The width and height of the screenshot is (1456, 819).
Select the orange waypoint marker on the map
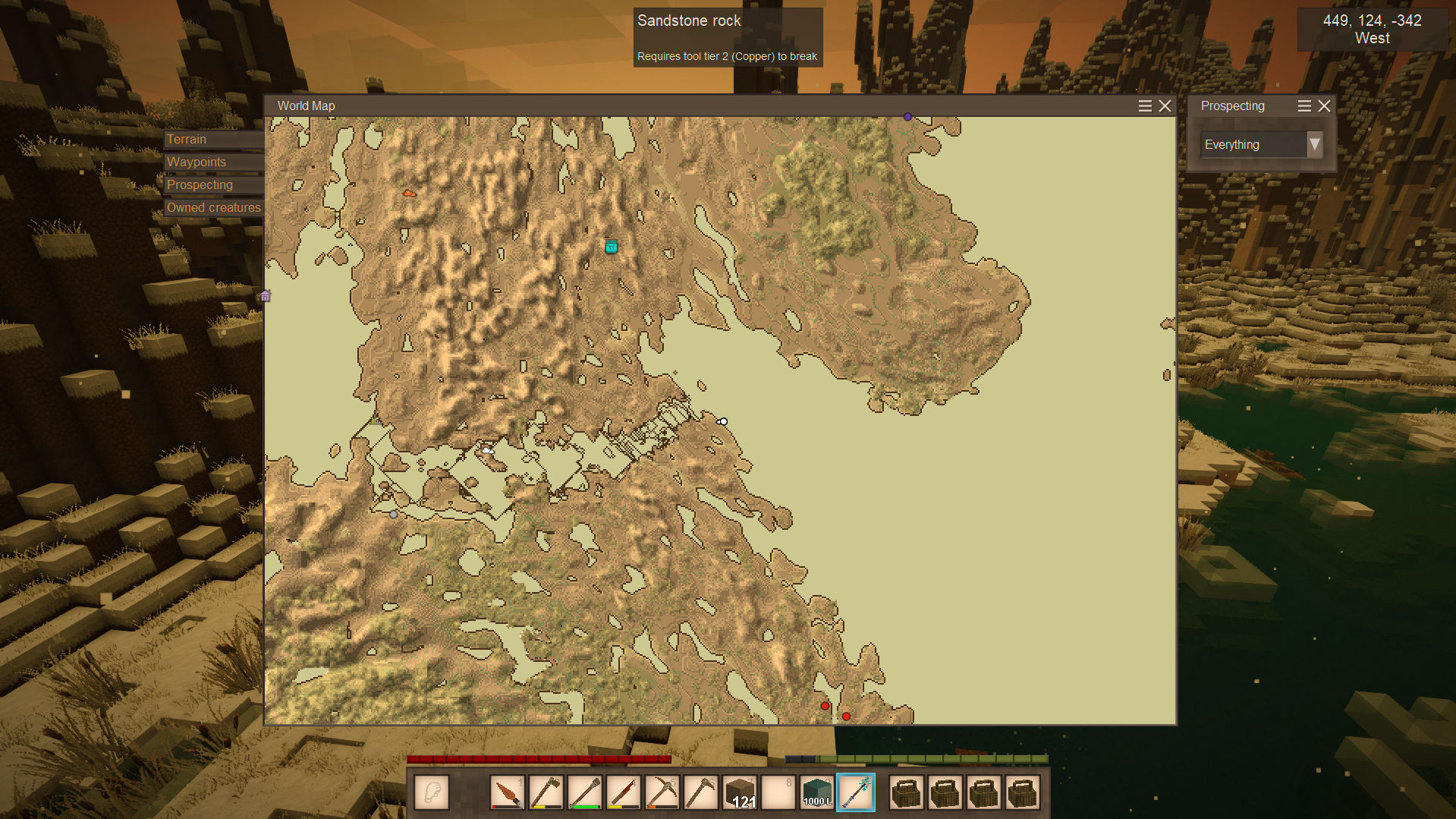(409, 194)
